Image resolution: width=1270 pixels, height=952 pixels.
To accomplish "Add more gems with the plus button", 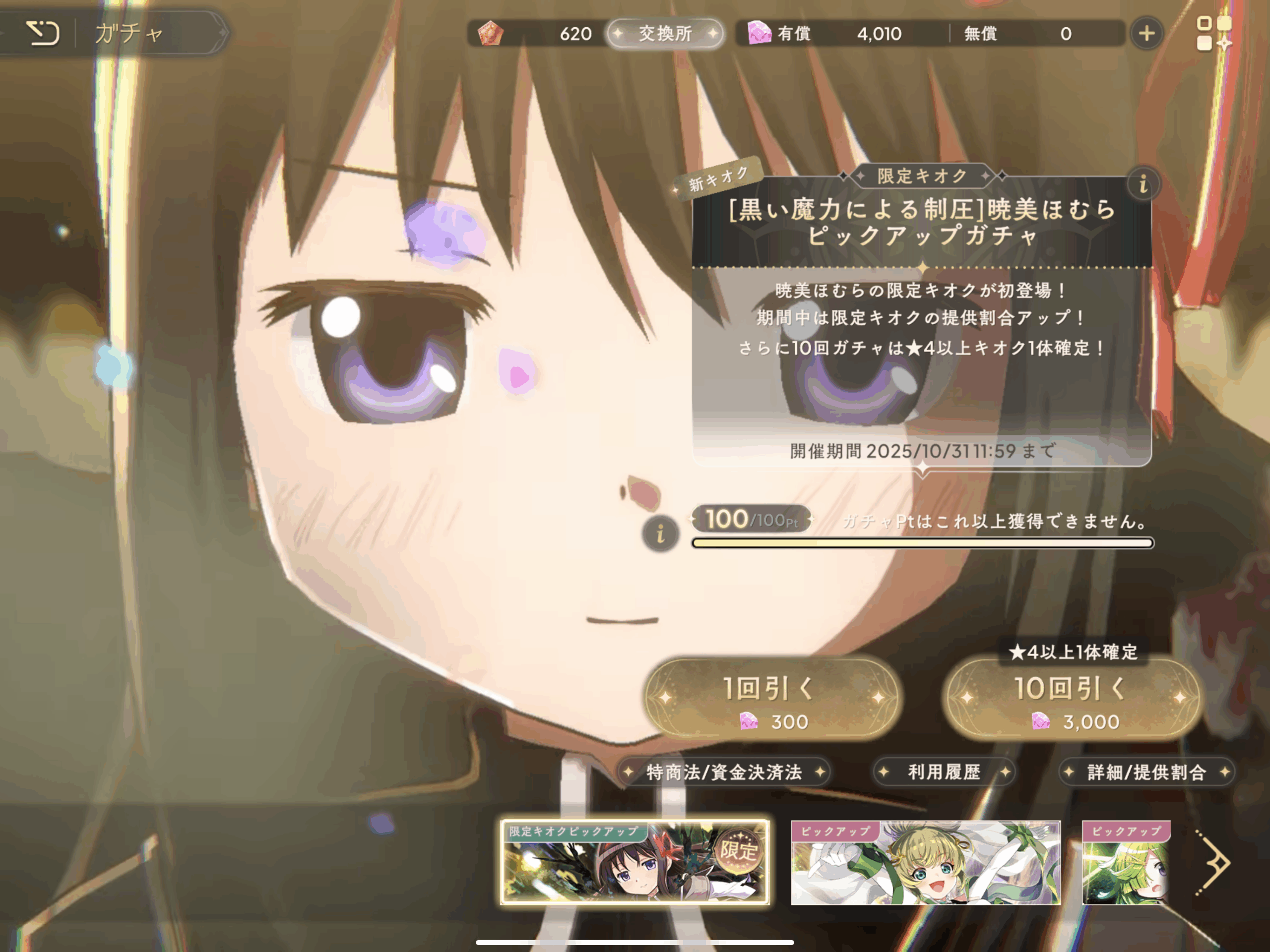I will click(x=1146, y=33).
